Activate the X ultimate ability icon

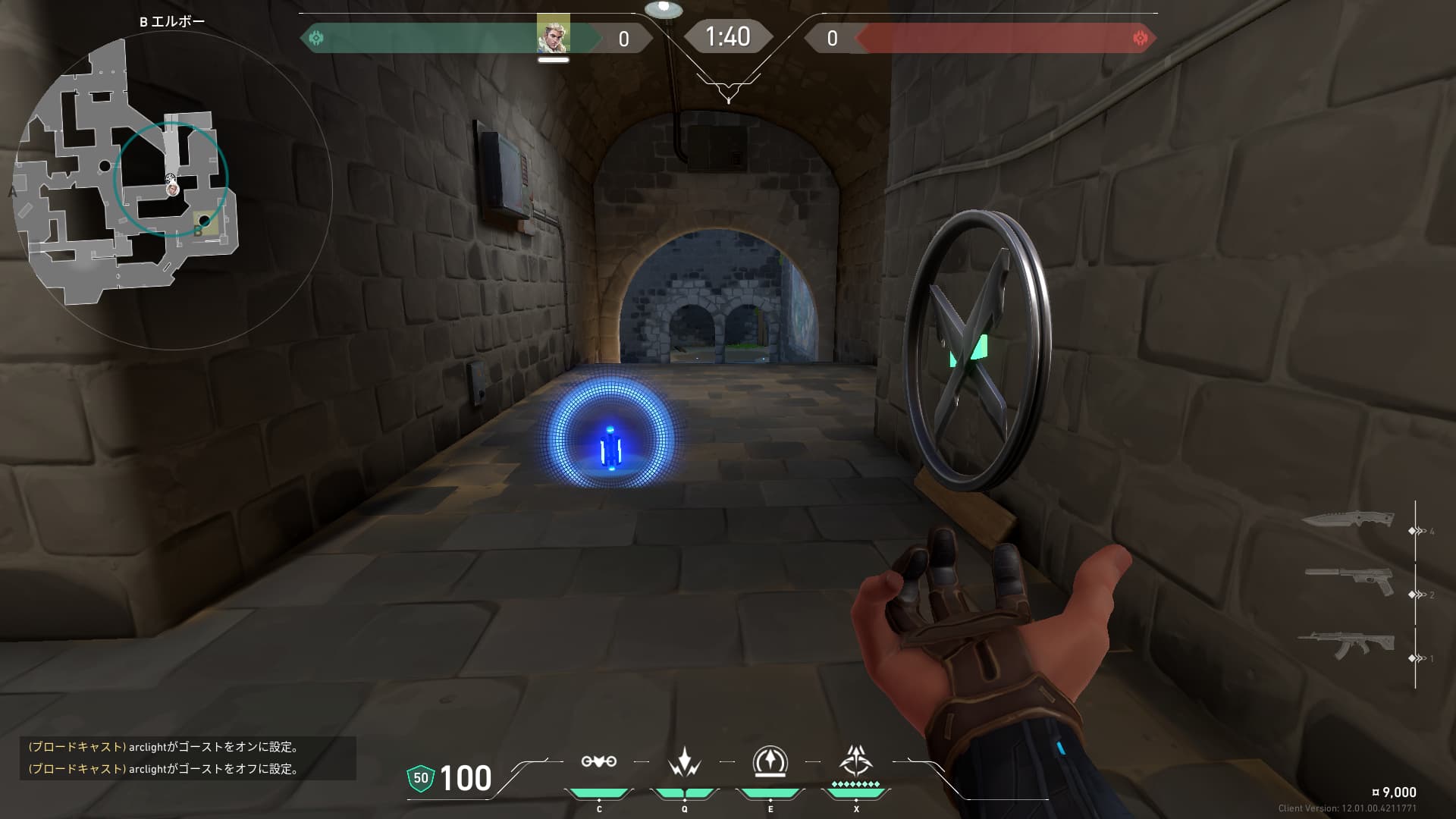tap(855, 761)
